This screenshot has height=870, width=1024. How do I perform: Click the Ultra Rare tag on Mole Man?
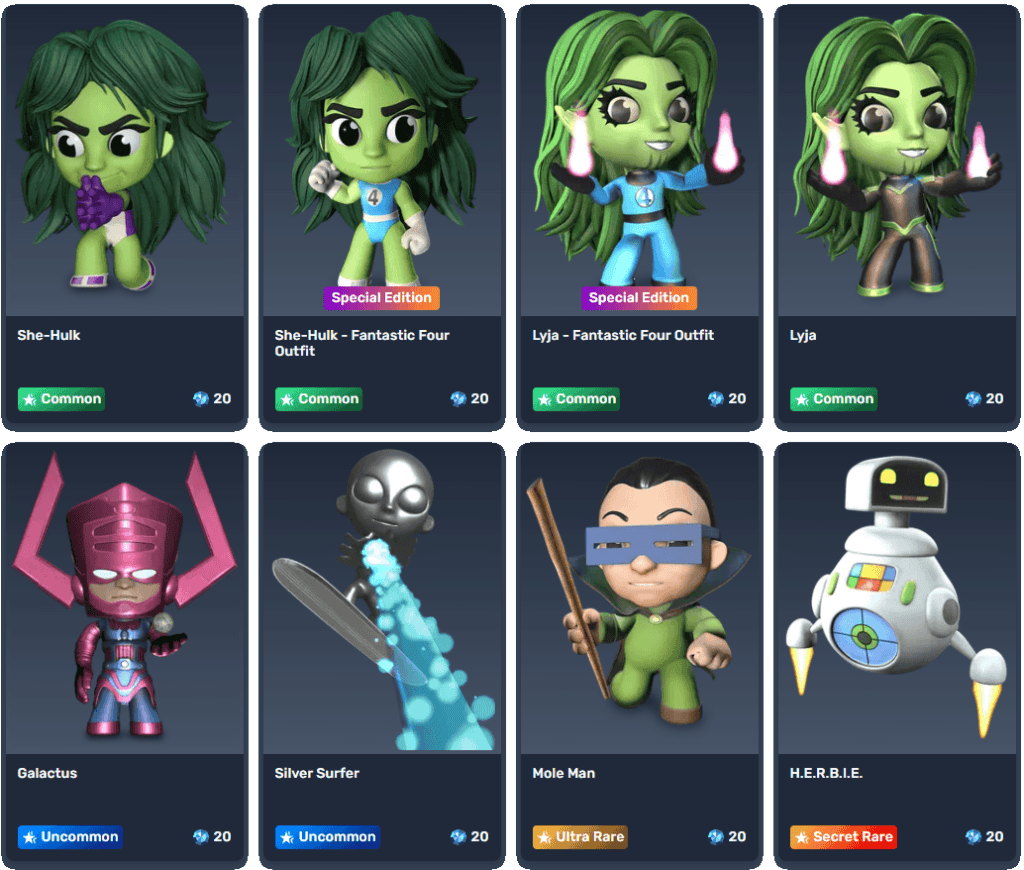pos(580,837)
